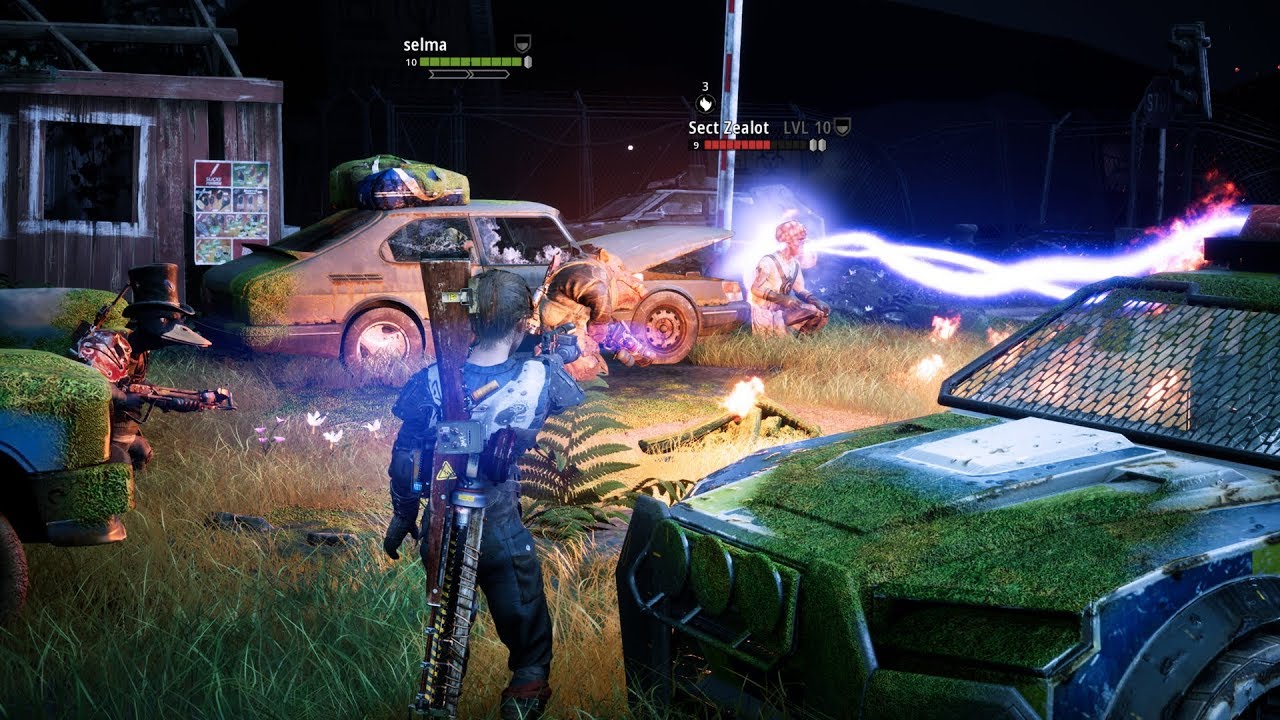Click the Sect Zealot name text
Image resolution: width=1280 pixels, height=720 pixels.
[729, 128]
